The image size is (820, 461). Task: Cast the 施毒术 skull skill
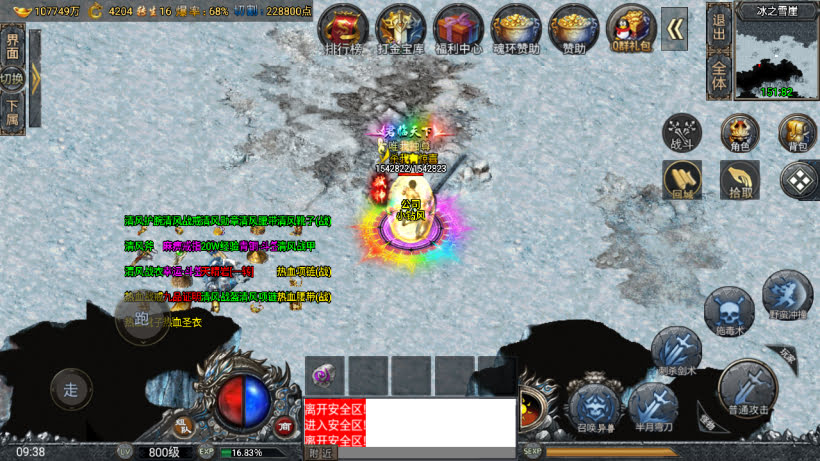pyautogui.click(x=728, y=311)
